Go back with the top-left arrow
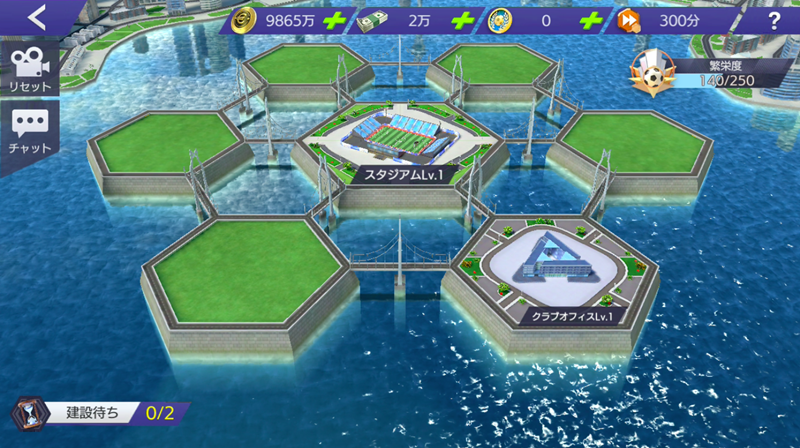This screenshot has height=448, width=800. tap(38, 17)
